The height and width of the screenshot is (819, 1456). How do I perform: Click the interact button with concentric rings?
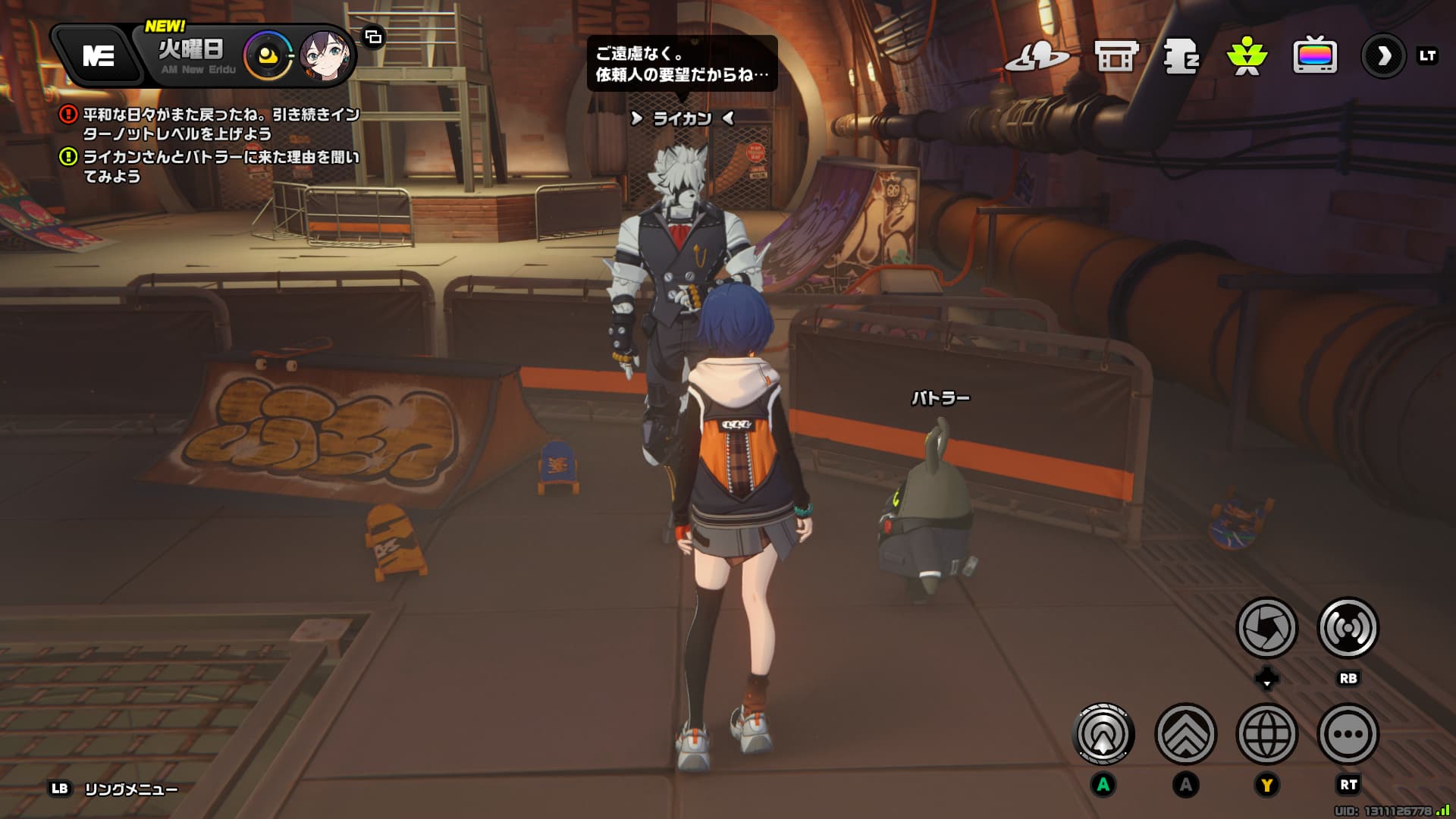pos(1103,734)
